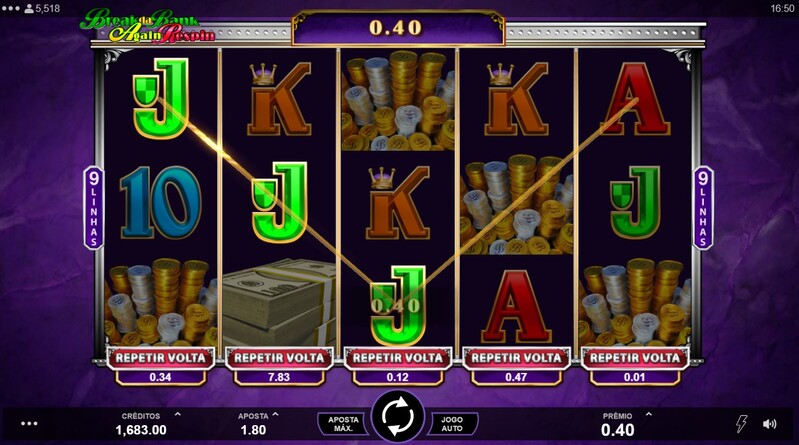Image resolution: width=799 pixels, height=445 pixels.
Task: Enable quick spin lightning bolt
Action: pos(741,424)
